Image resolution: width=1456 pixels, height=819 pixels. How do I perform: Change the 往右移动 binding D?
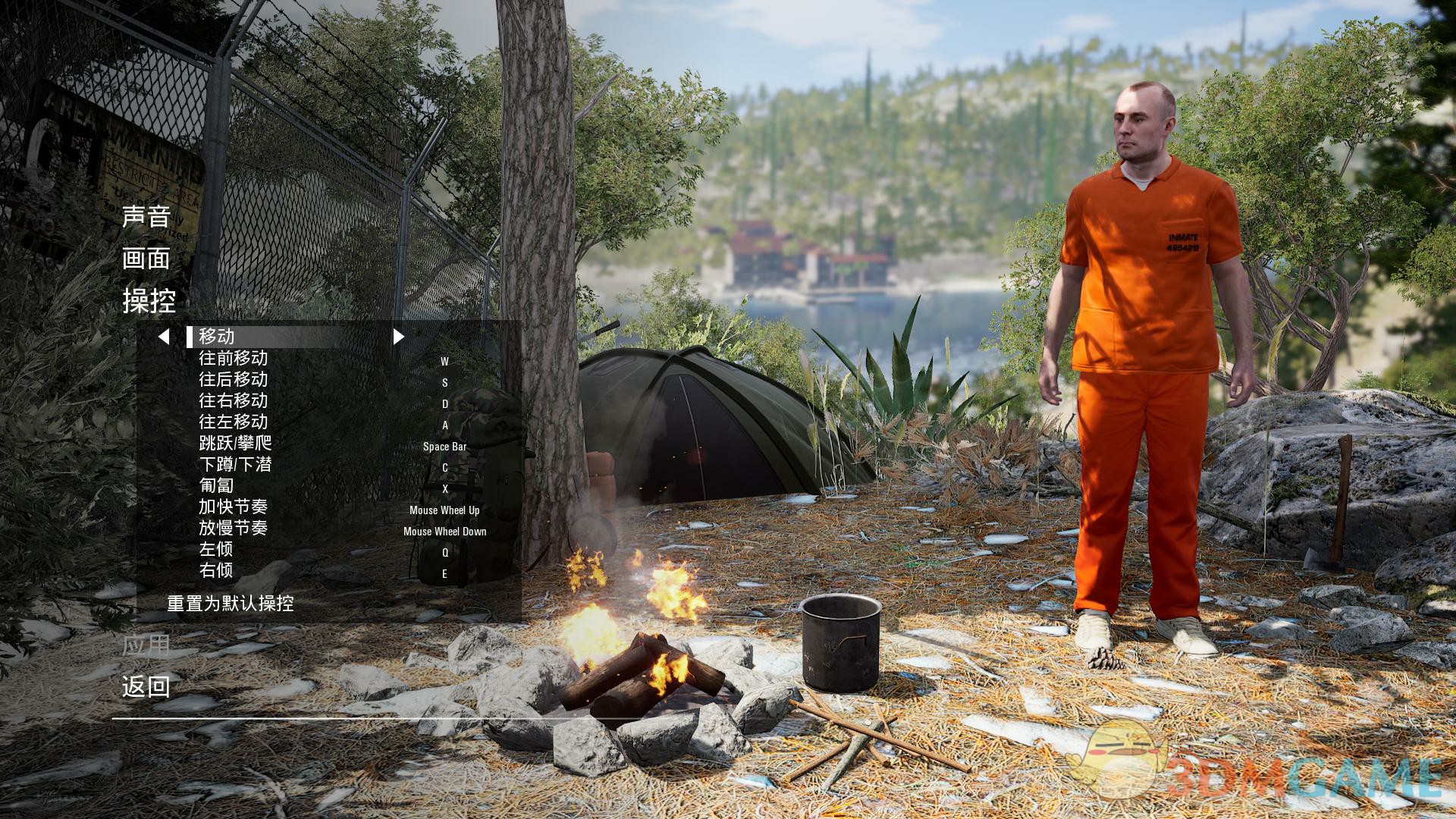[x=444, y=404]
